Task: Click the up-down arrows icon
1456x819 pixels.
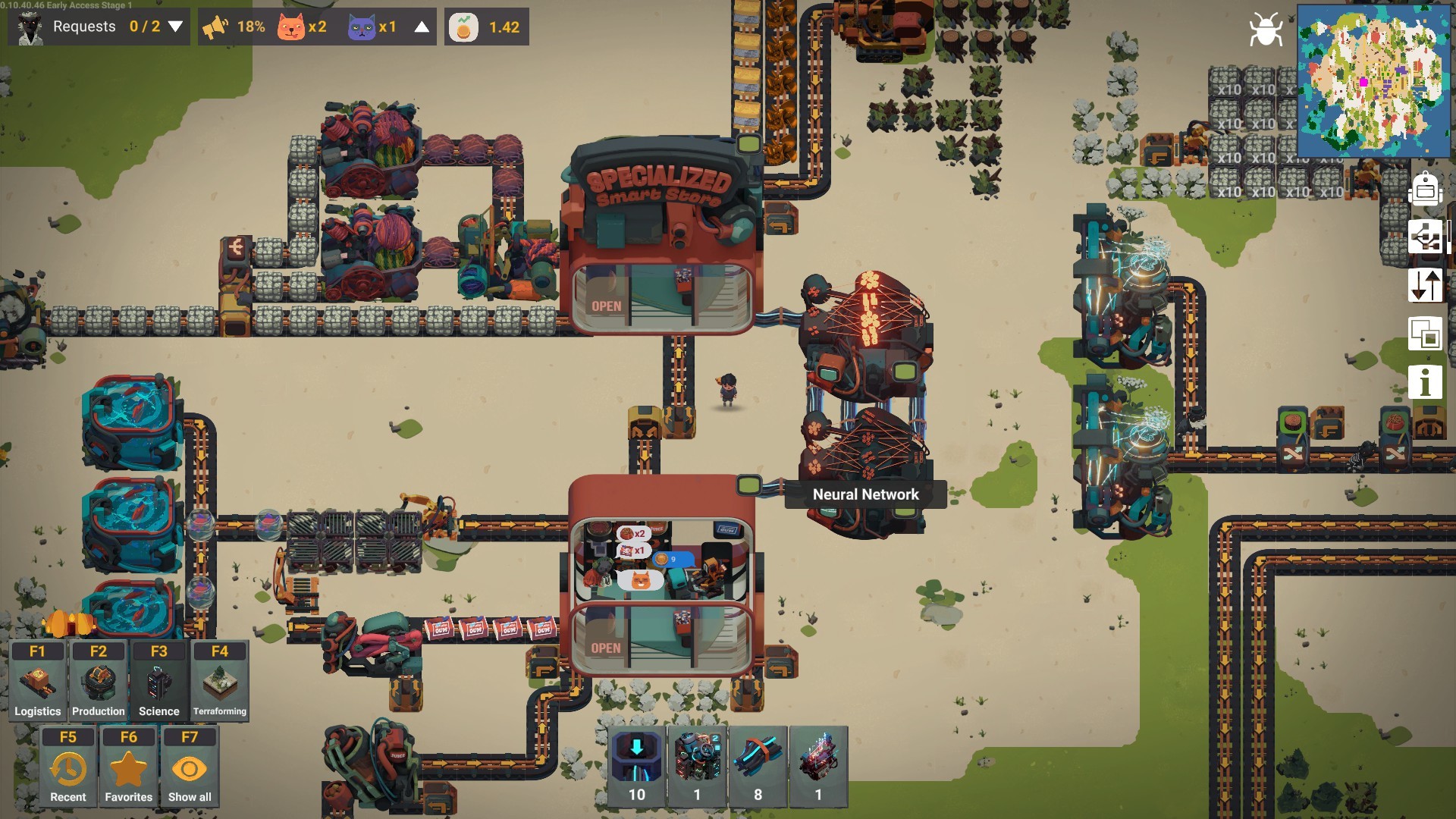Action: coord(1425,285)
